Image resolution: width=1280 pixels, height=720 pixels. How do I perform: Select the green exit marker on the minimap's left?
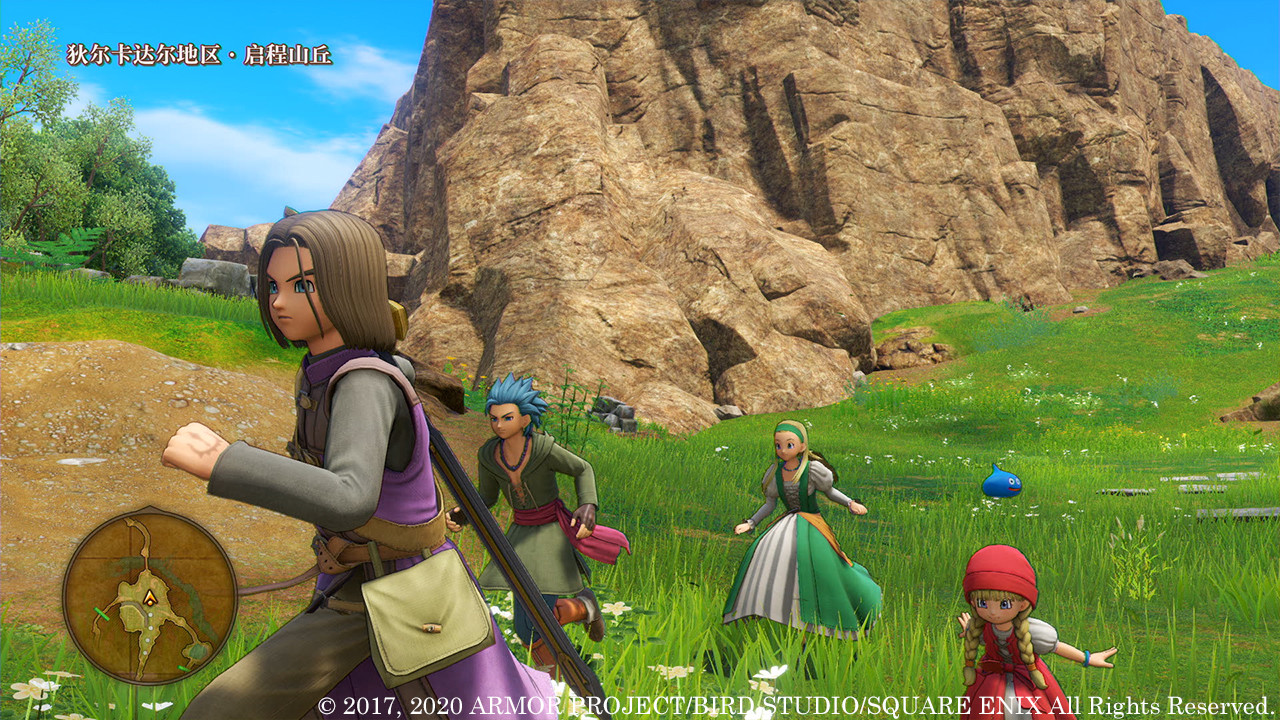102,613
